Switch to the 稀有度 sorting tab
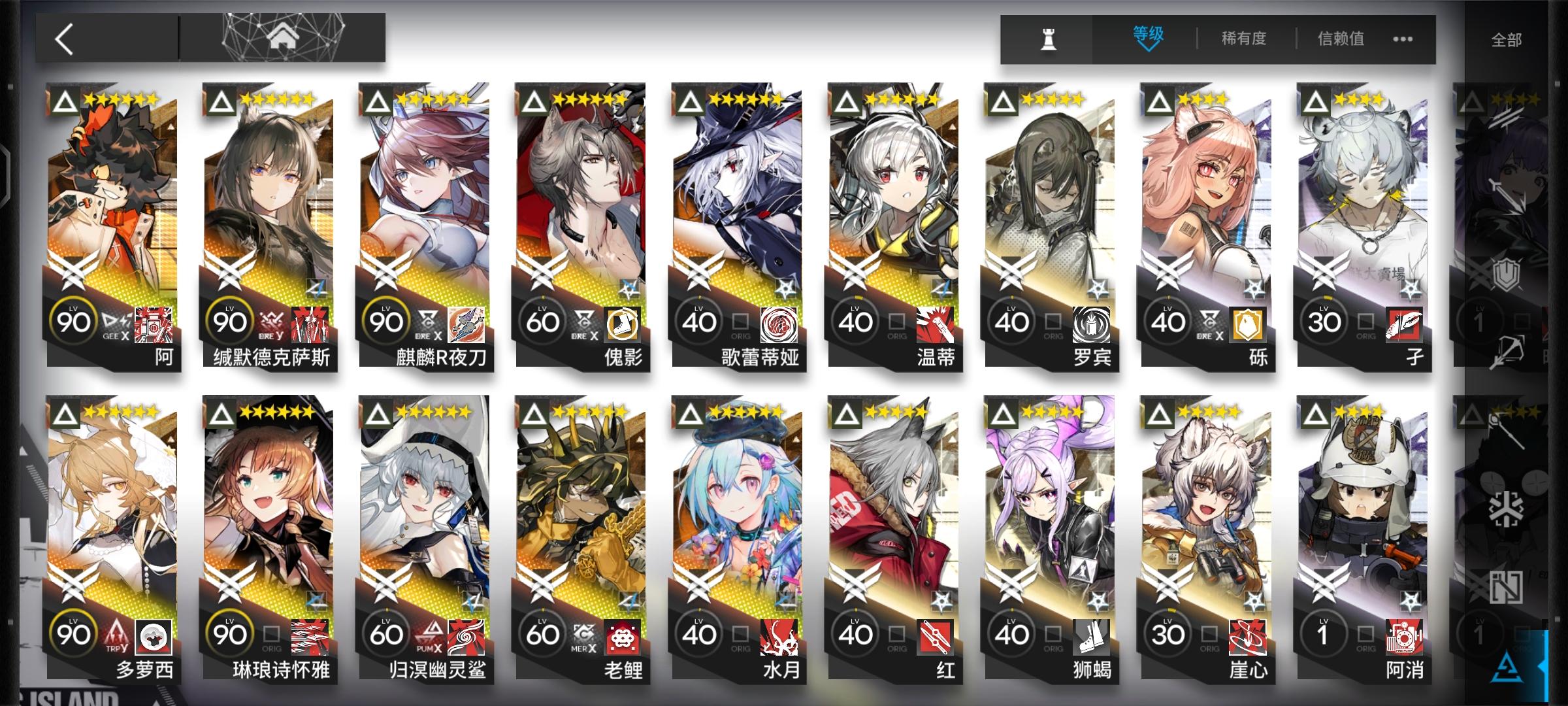The width and height of the screenshot is (1568, 706). [x=1243, y=39]
